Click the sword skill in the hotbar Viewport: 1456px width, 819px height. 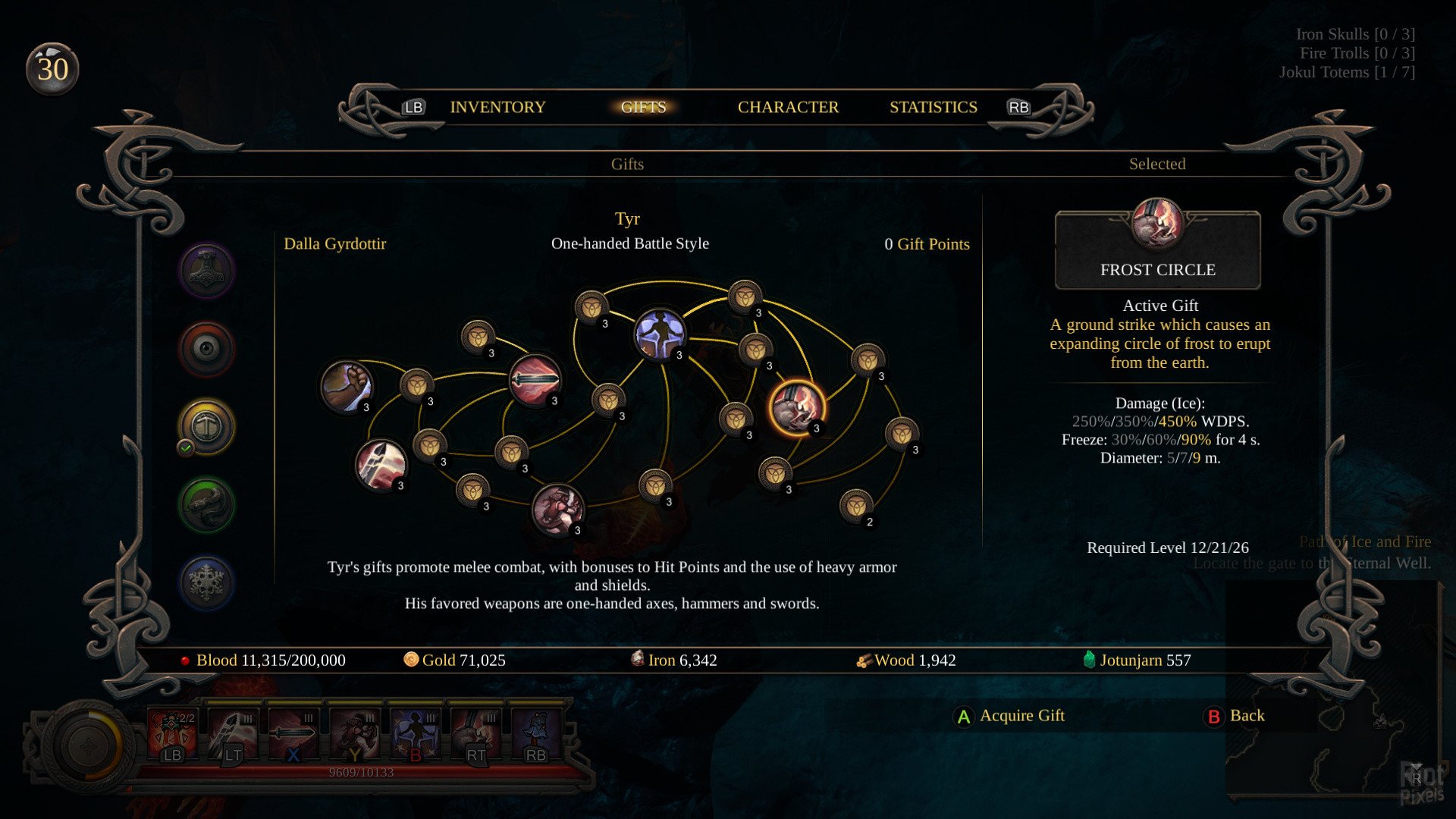pyautogui.click(x=293, y=734)
